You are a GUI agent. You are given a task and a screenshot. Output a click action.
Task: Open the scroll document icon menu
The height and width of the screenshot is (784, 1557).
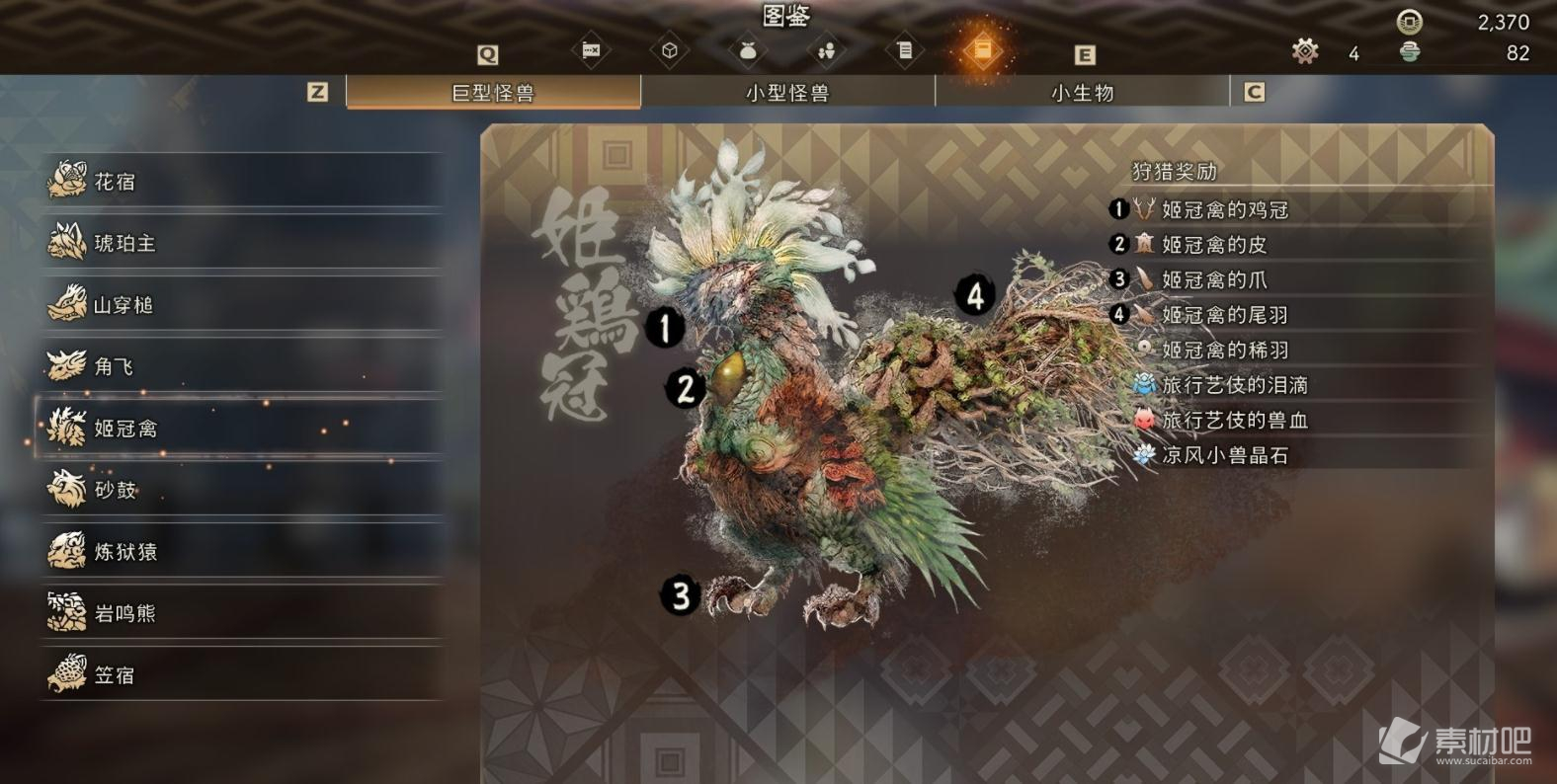(x=904, y=50)
